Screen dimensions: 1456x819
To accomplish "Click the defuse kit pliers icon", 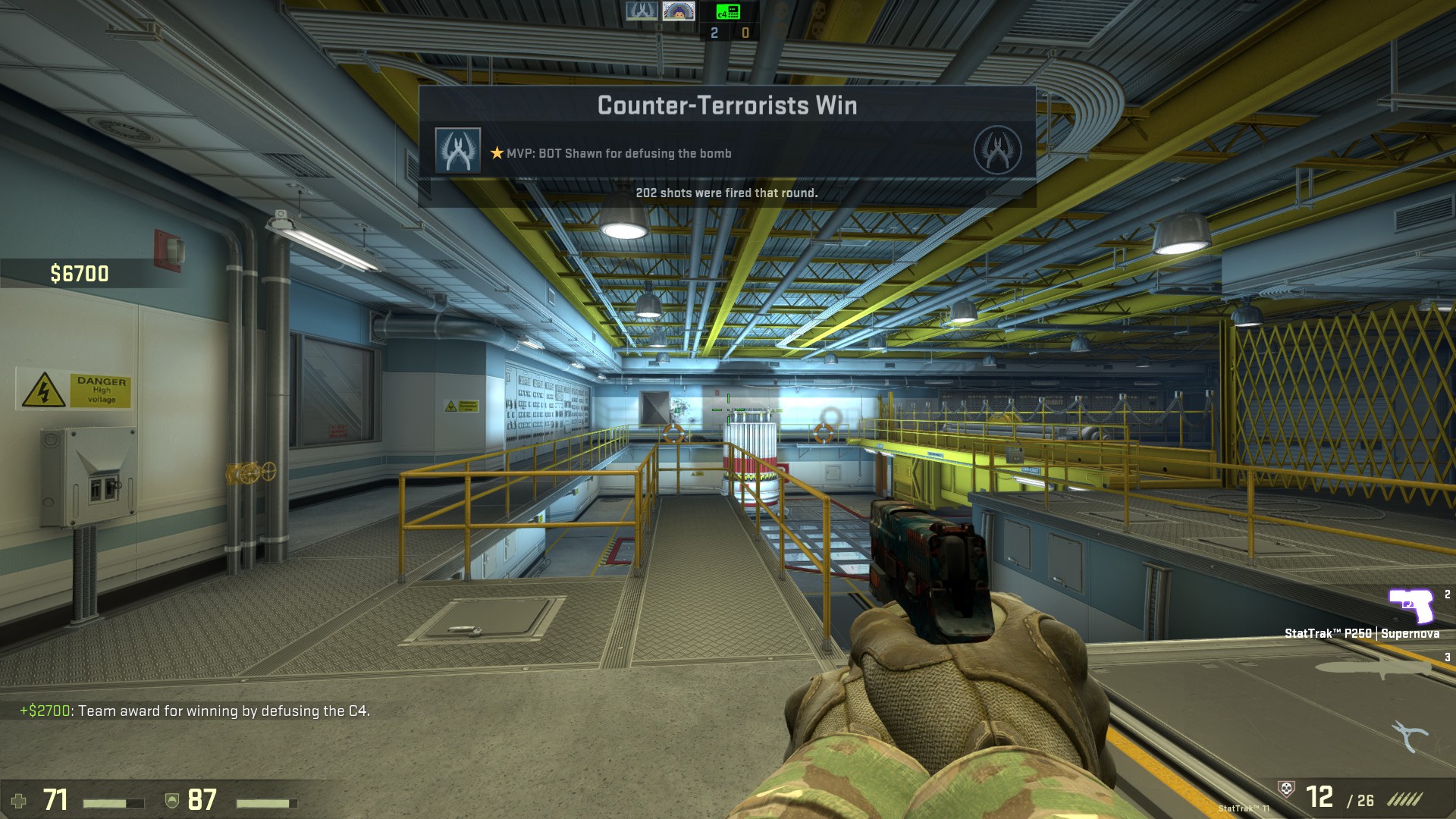I will click(x=1409, y=735).
